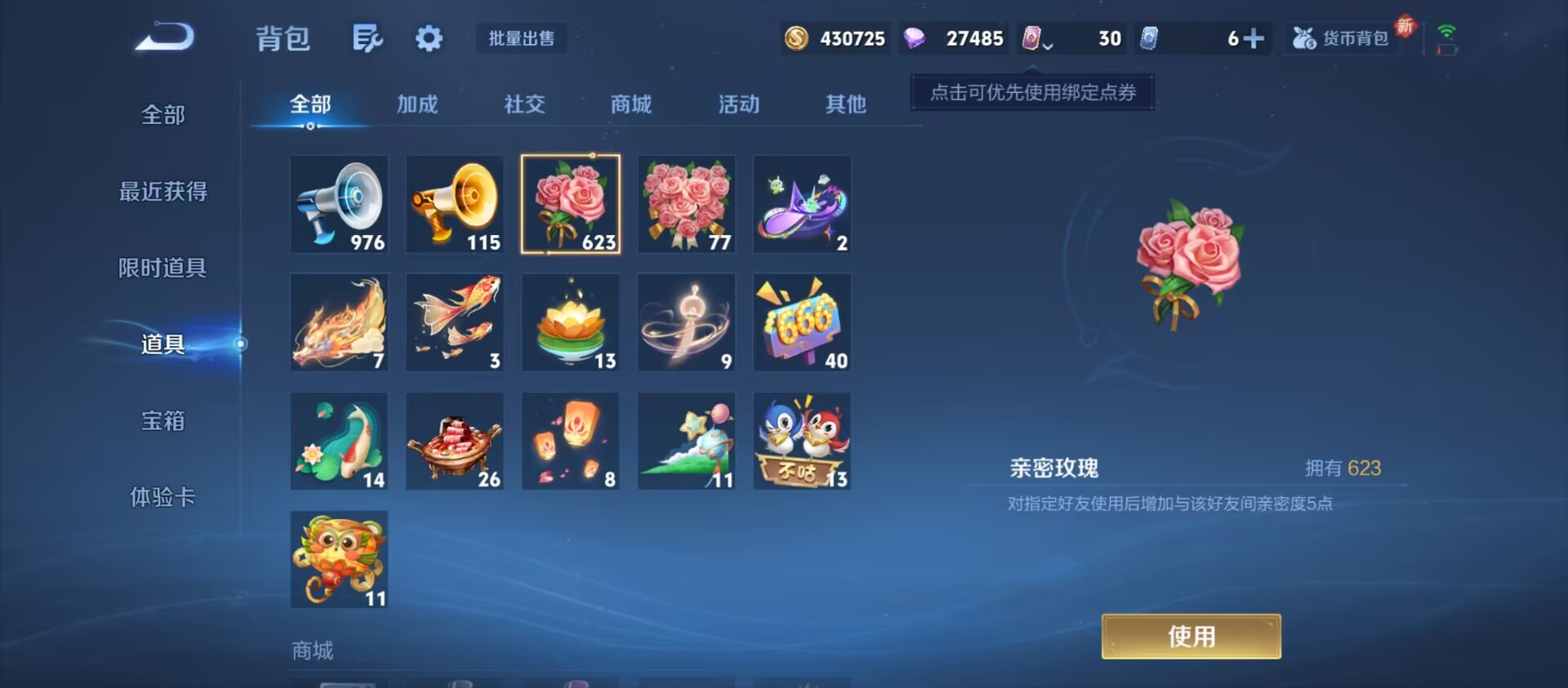Add blue tokens with the plus button

1255,37
